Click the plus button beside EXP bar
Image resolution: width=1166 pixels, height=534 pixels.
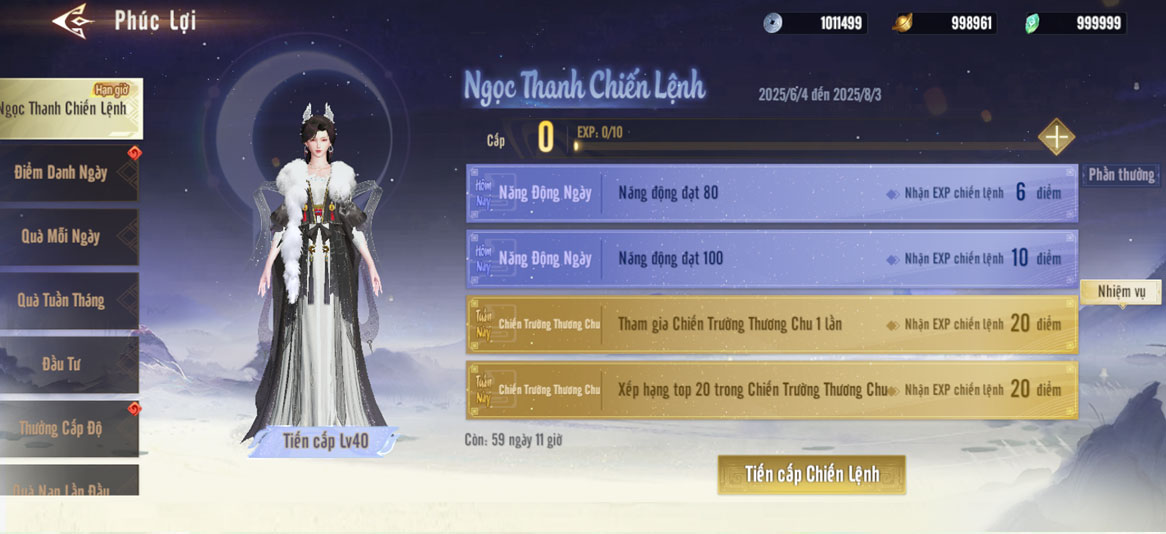pyautogui.click(x=1056, y=137)
